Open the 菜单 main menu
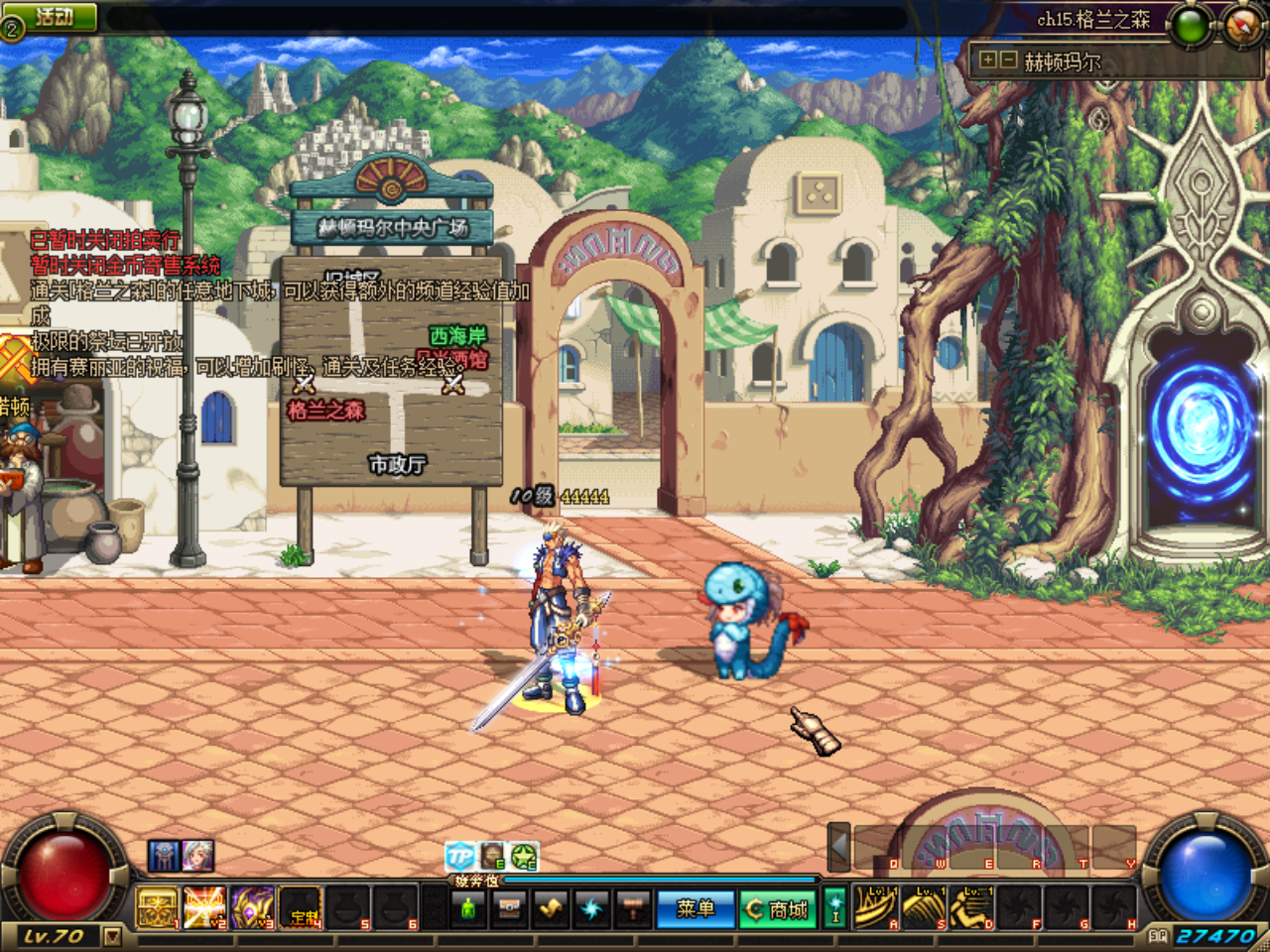Screen dimensions: 1270x952 coord(696,906)
